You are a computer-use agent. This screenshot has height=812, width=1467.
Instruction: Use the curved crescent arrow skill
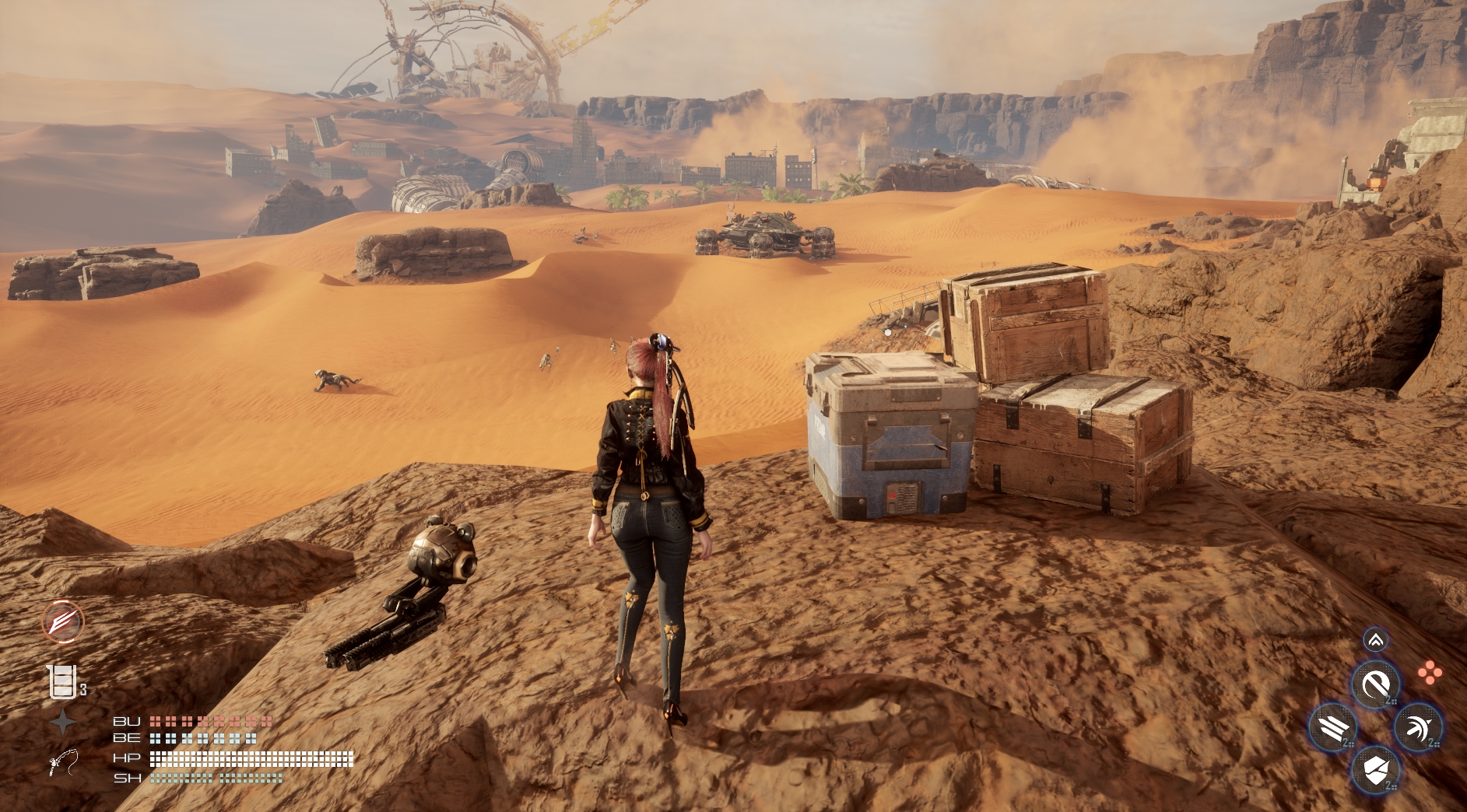[x=1418, y=729]
